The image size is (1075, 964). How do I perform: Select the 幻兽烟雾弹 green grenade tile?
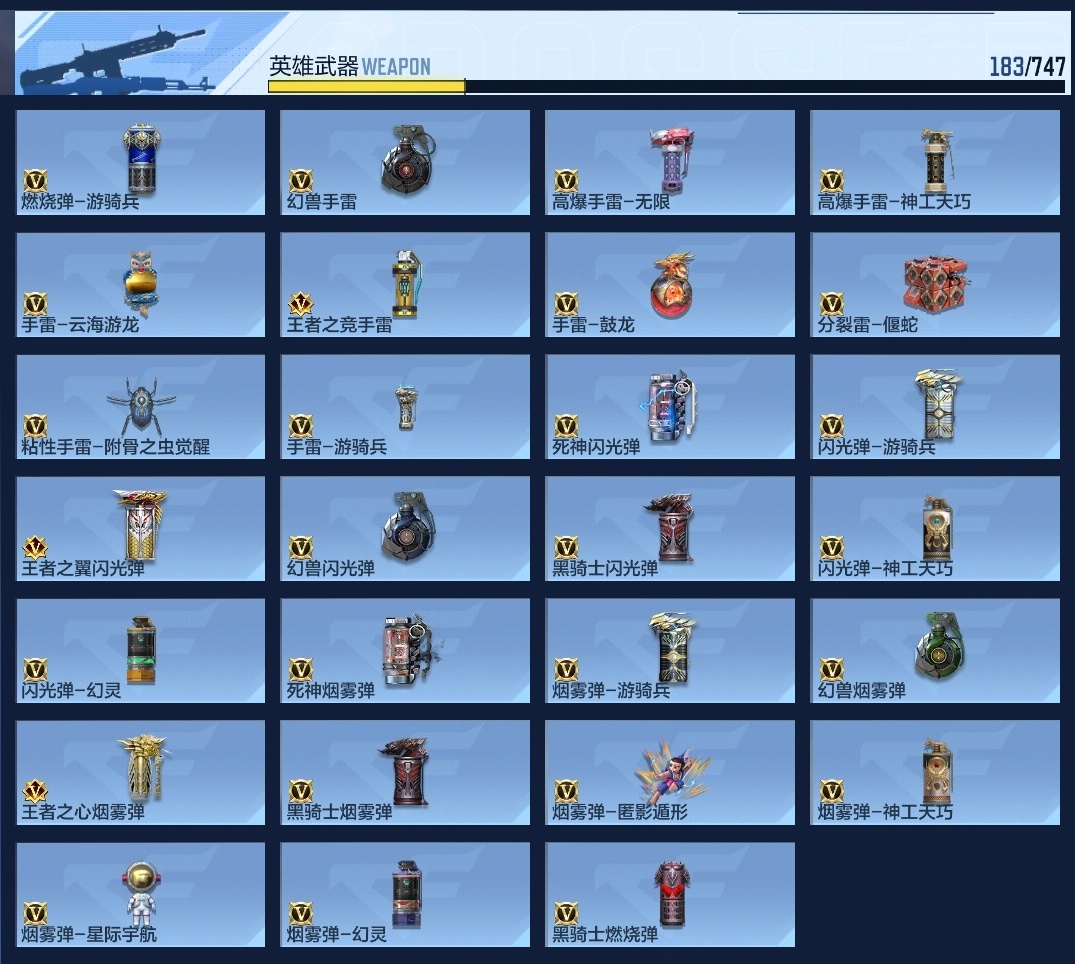pos(935,651)
